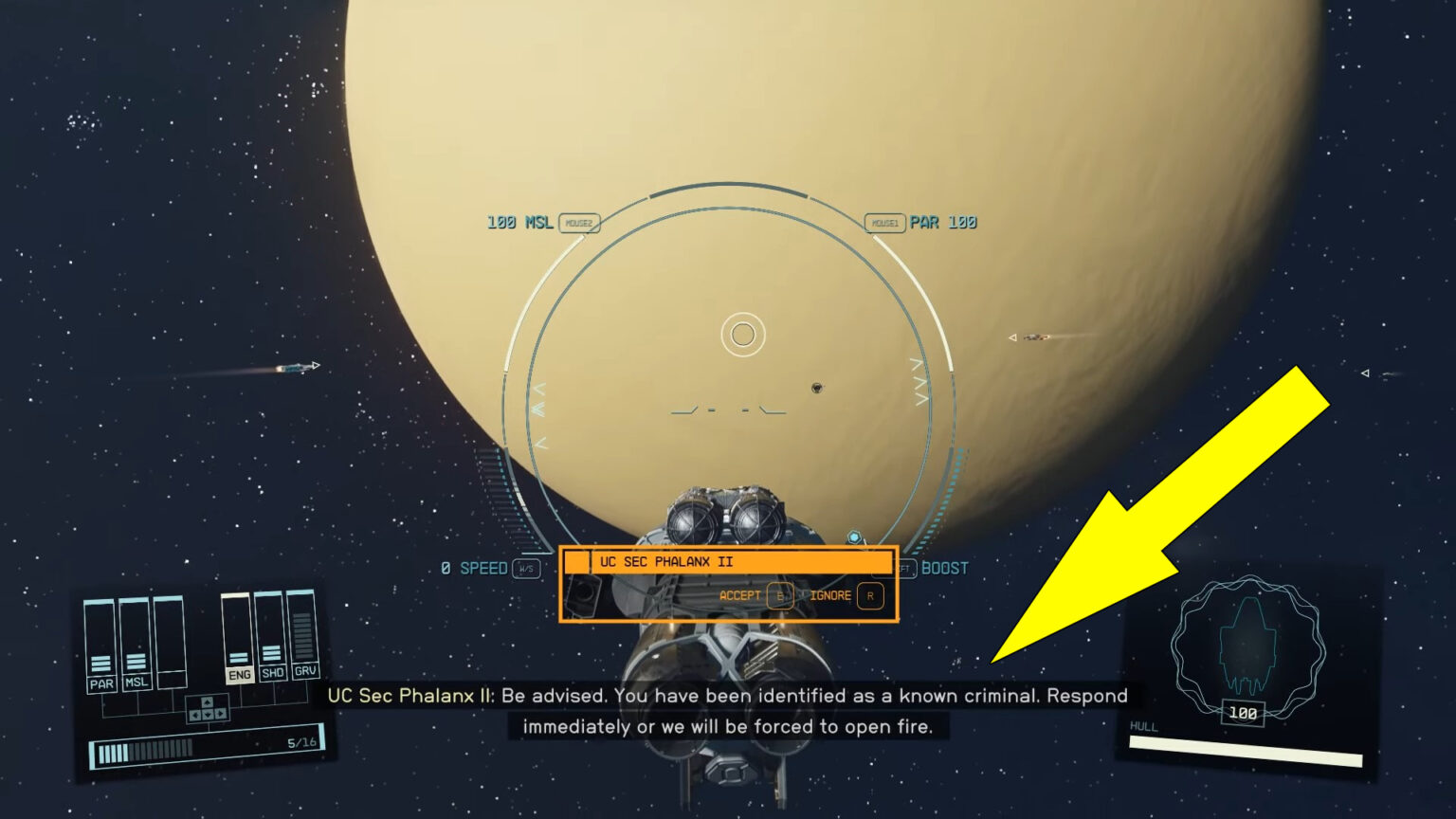Select the UC SEC PHALANX II hail banner
The height and width of the screenshot is (819, 1456).
(x=727, y=562)
